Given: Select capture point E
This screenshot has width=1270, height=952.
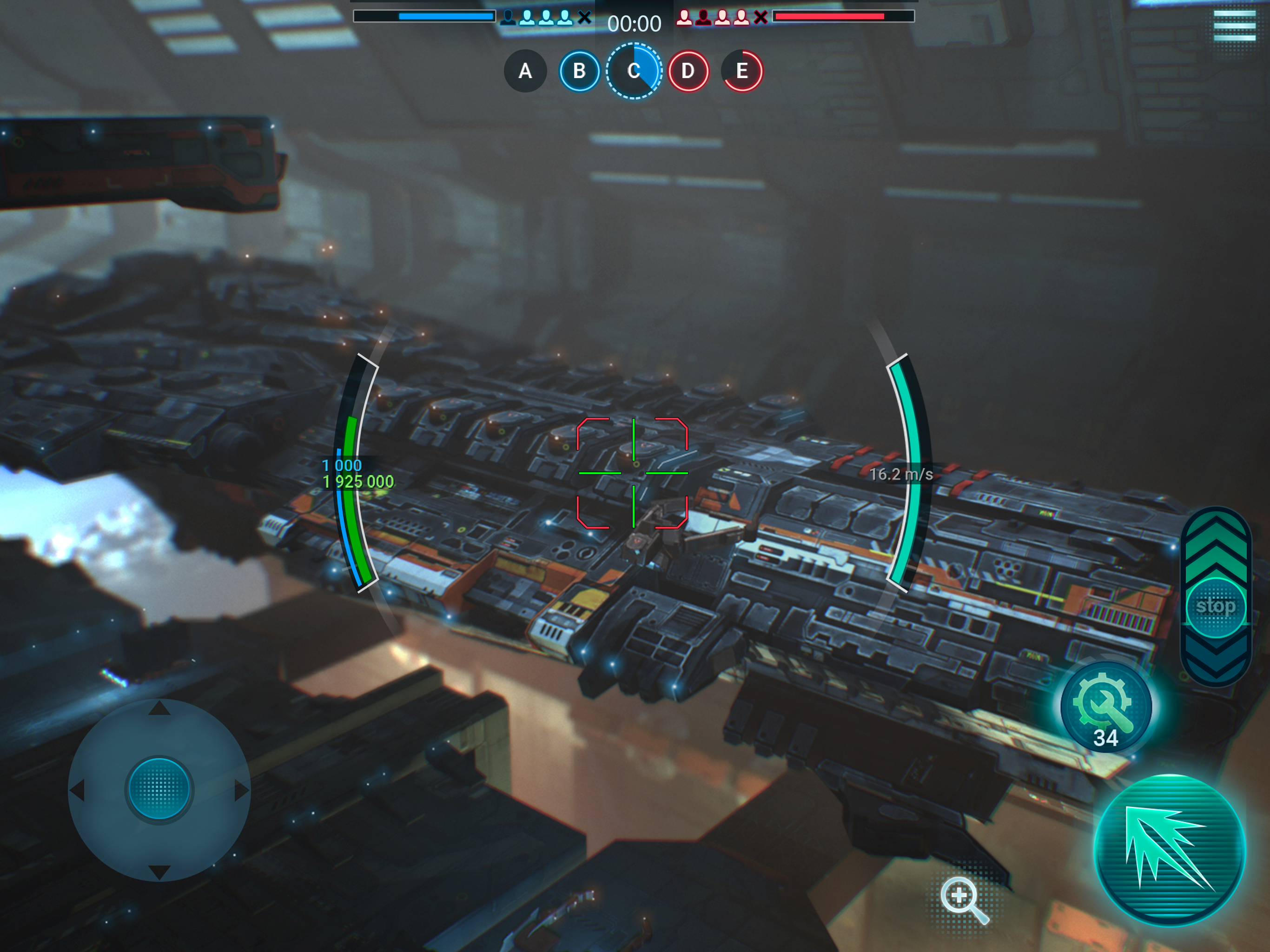Looking at the screenshot, I should point(742,71).
